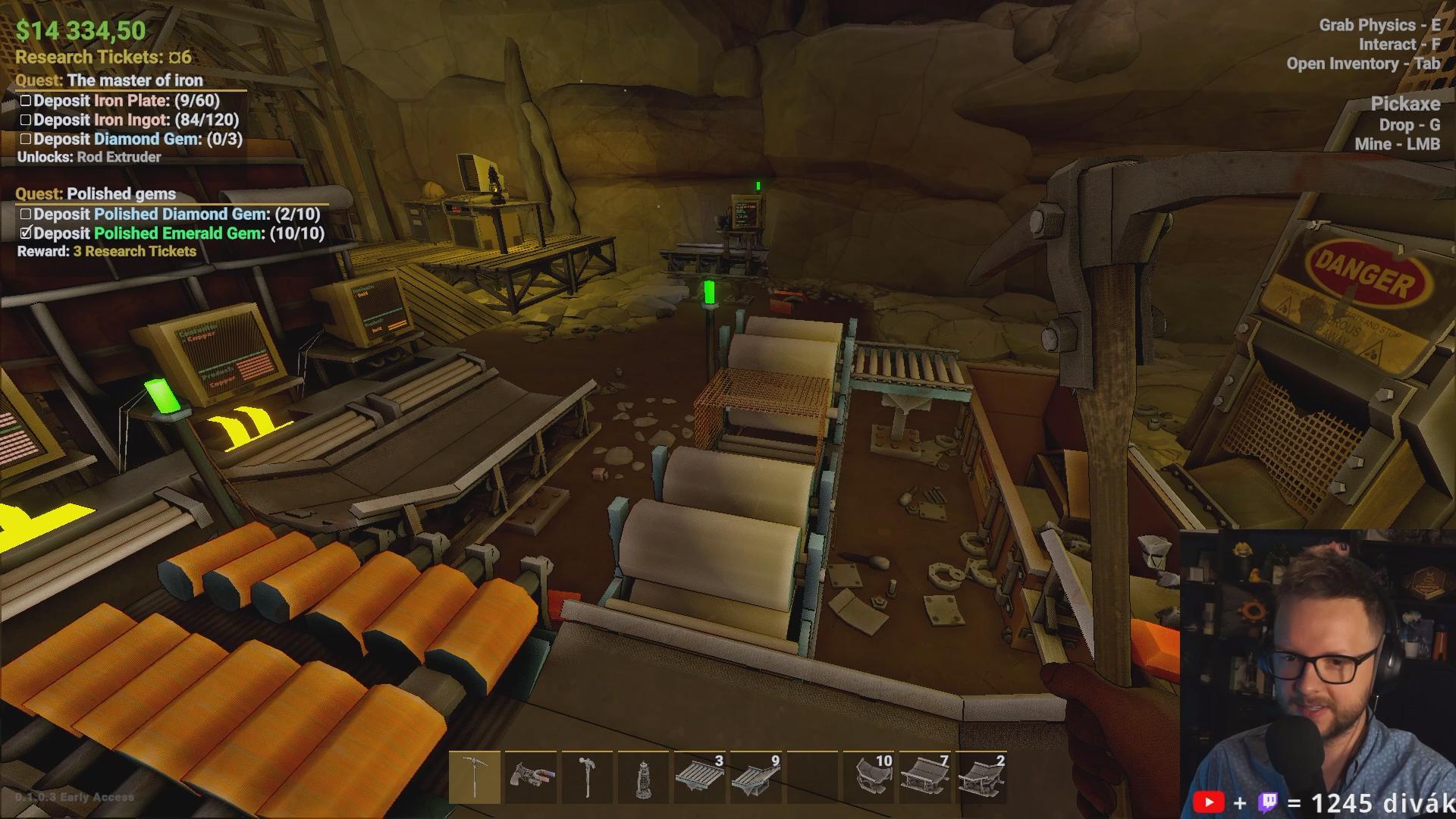Open the 'Polished gems' quest title
This screenshot has height=819, width=1456.
(x=121, y=194)
